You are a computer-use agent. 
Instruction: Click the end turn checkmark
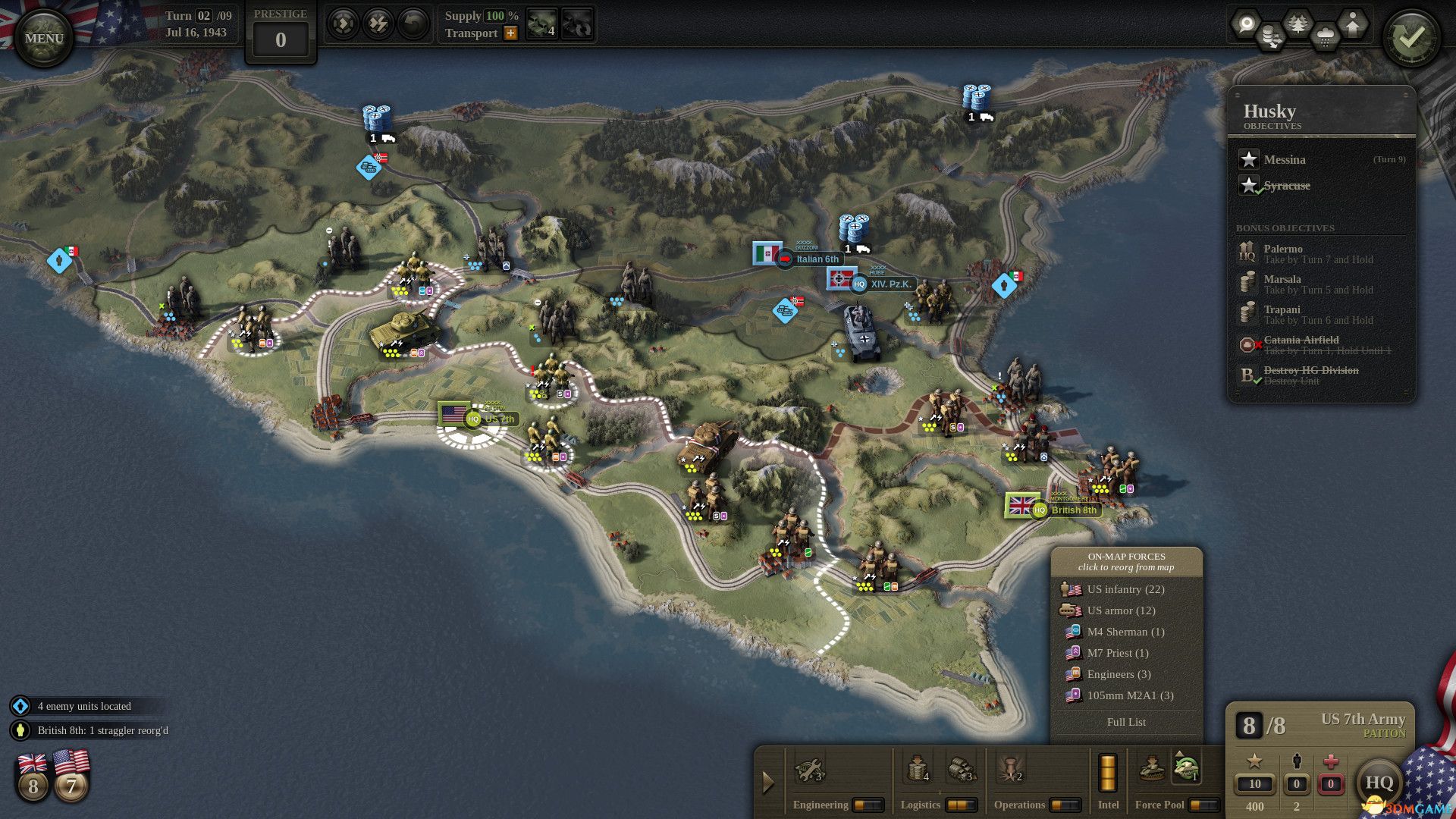tap(1412, 34)
